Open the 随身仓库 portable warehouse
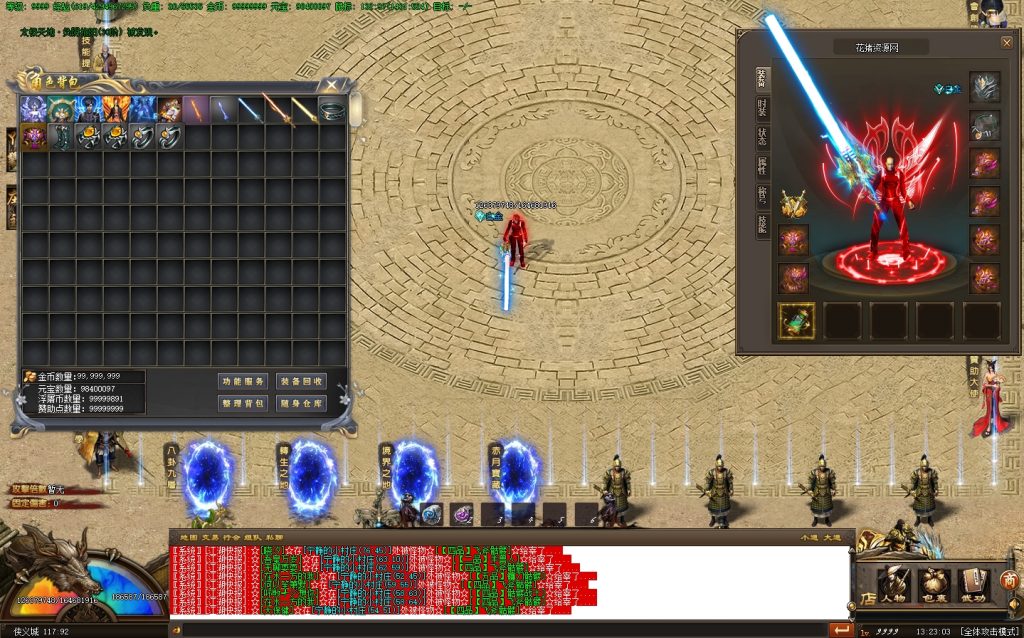This screenshot has width=1024, height=638. 300,403
